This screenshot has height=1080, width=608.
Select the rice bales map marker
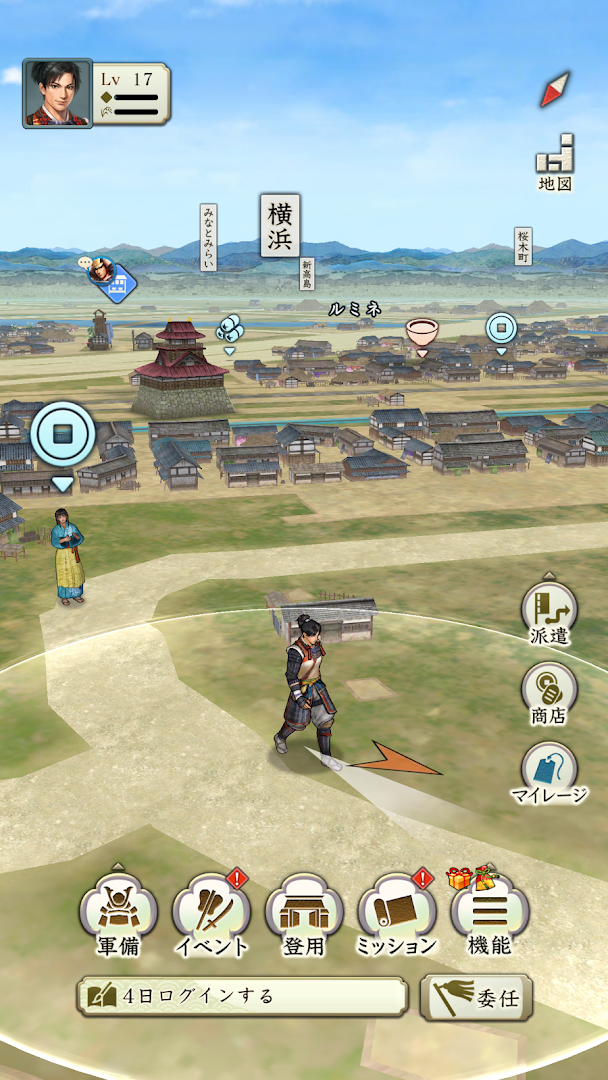(x=230, y=329)
